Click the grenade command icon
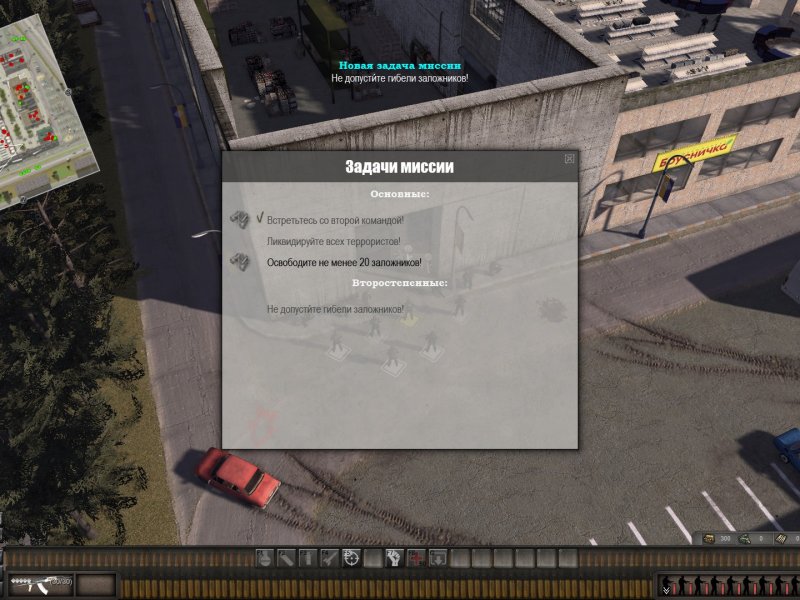800x600 pixels. [264, 558]
